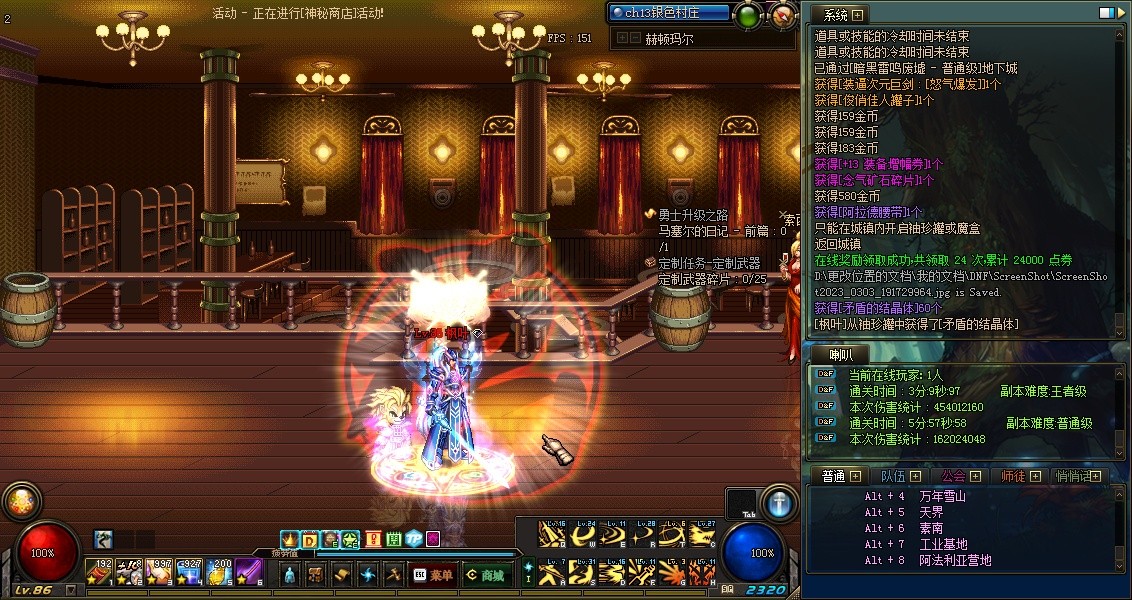Select the 普通 (Normal) chat tab
Viewport: 1132px width, 600px height.
point(838,476)
